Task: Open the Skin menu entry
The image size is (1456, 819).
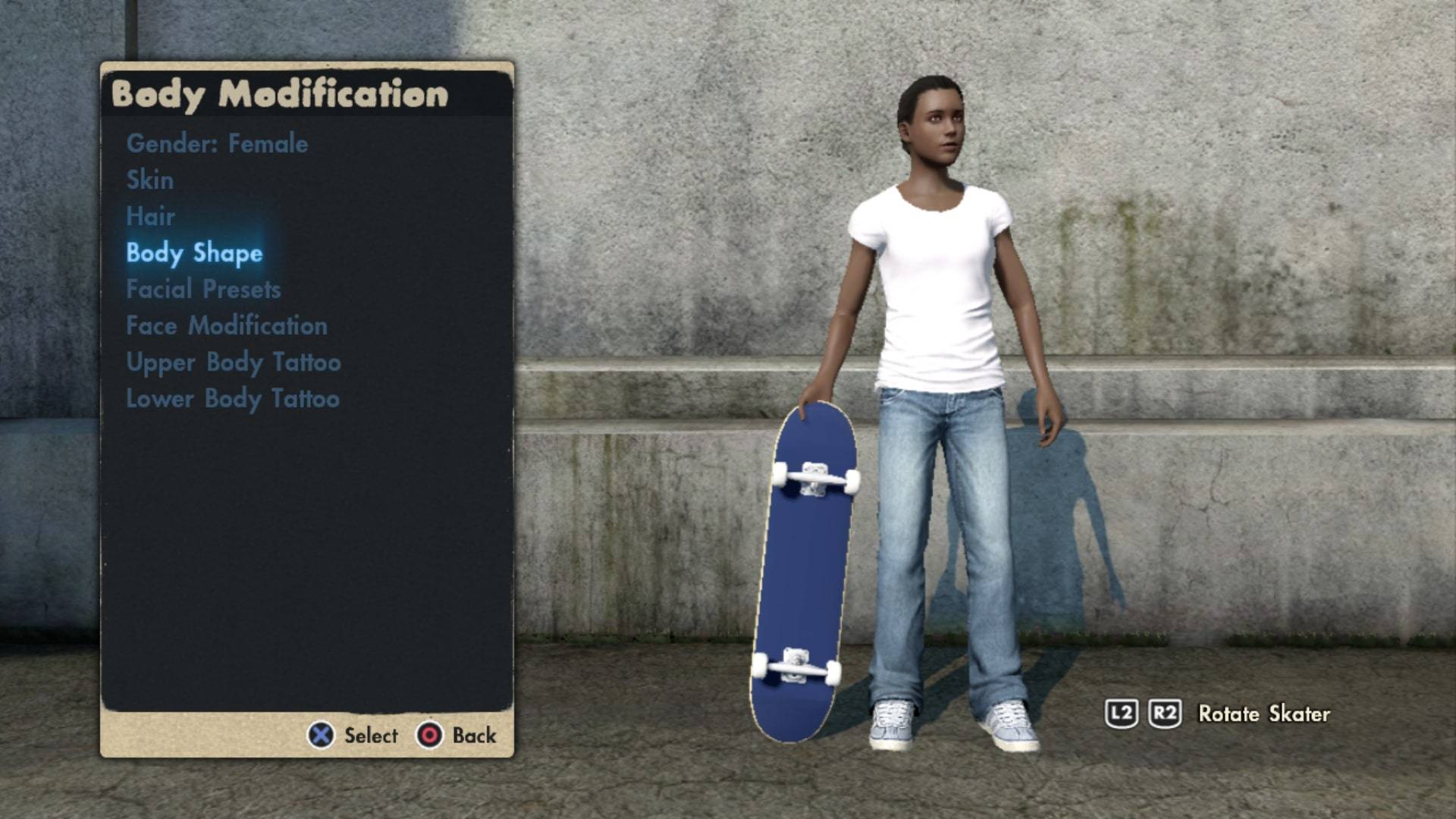Action: (x=149, y=180)
